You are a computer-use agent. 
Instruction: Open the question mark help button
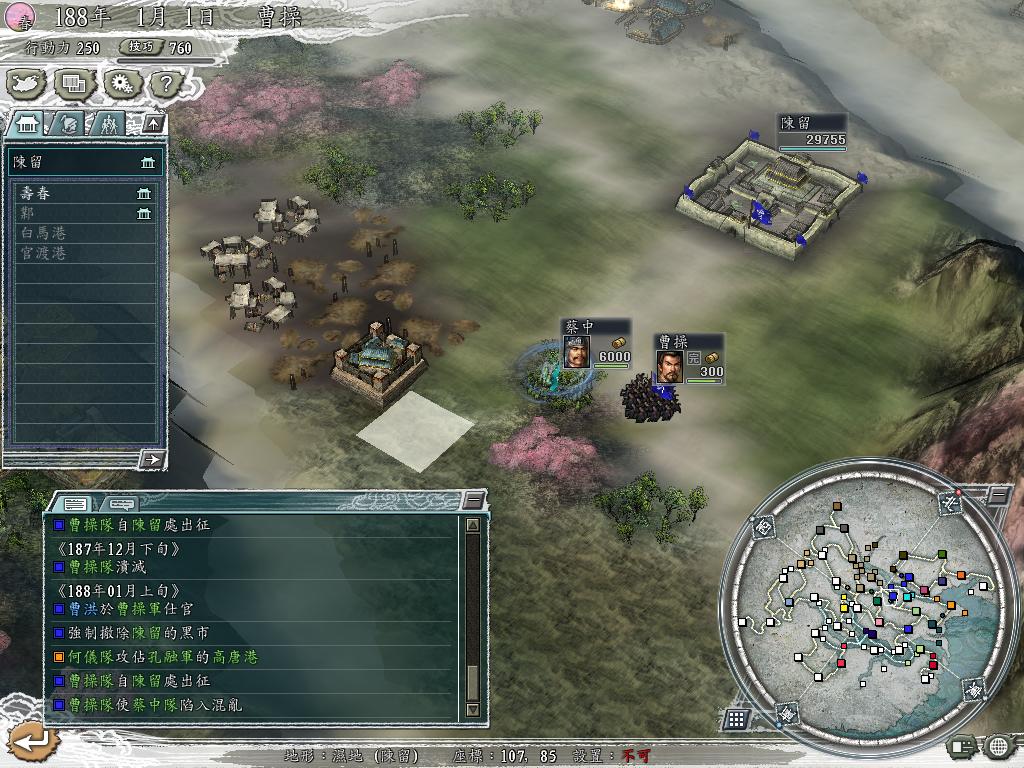163,84
